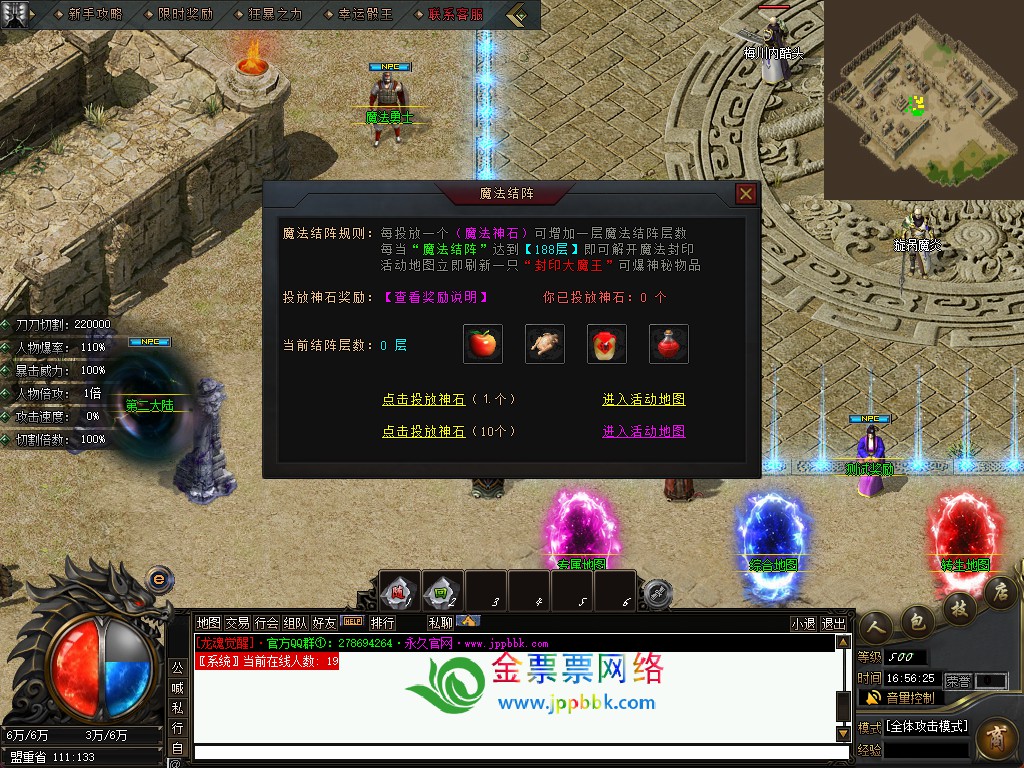Click 点击投放神石 (10个) link
Screen dimensions: 1024x768
click(449, 432)
